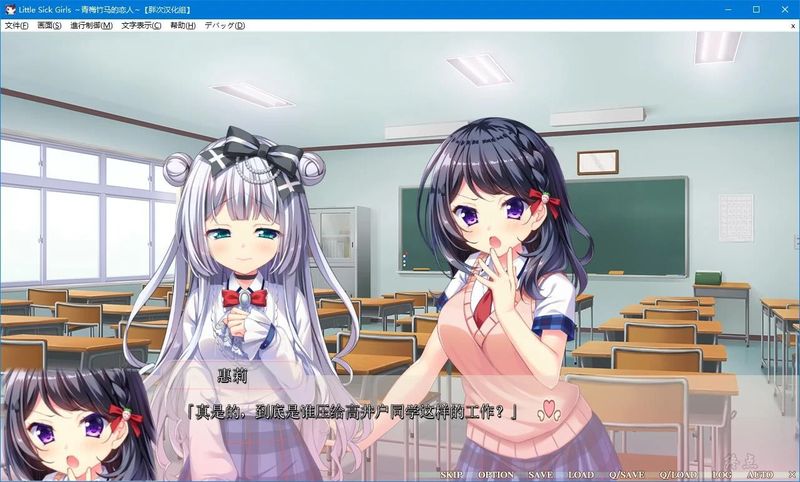Open the 画面(S) menu
This screenshot has width=800, height=482.
50,25
